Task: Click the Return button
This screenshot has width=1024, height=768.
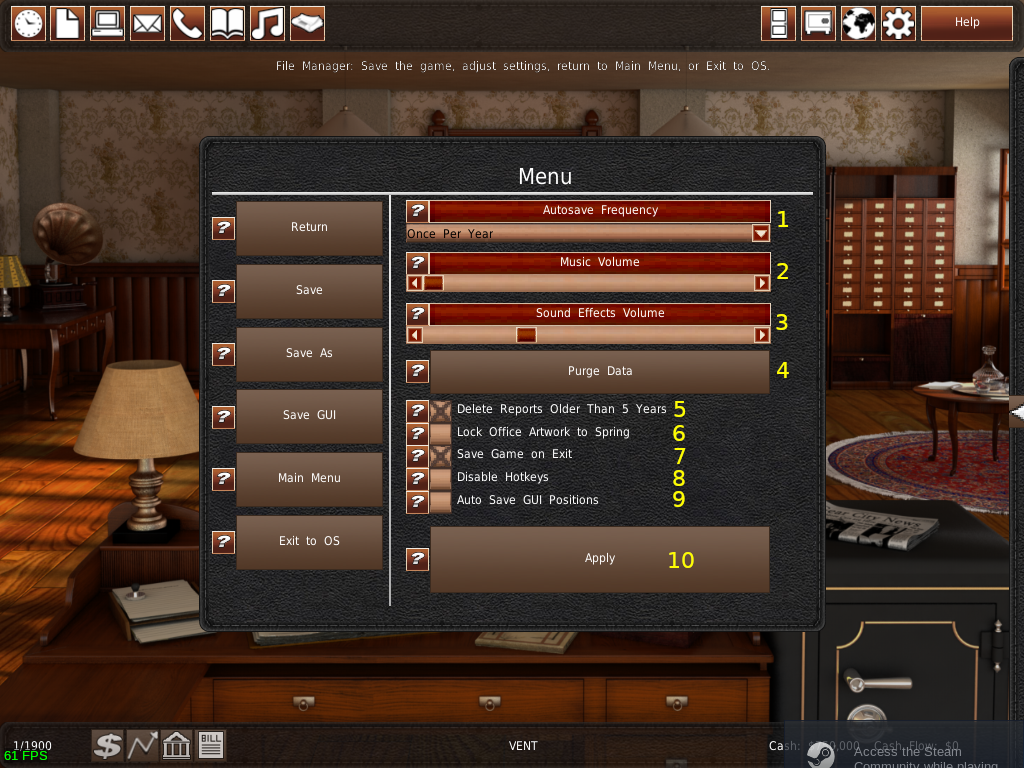Action: 309,228
